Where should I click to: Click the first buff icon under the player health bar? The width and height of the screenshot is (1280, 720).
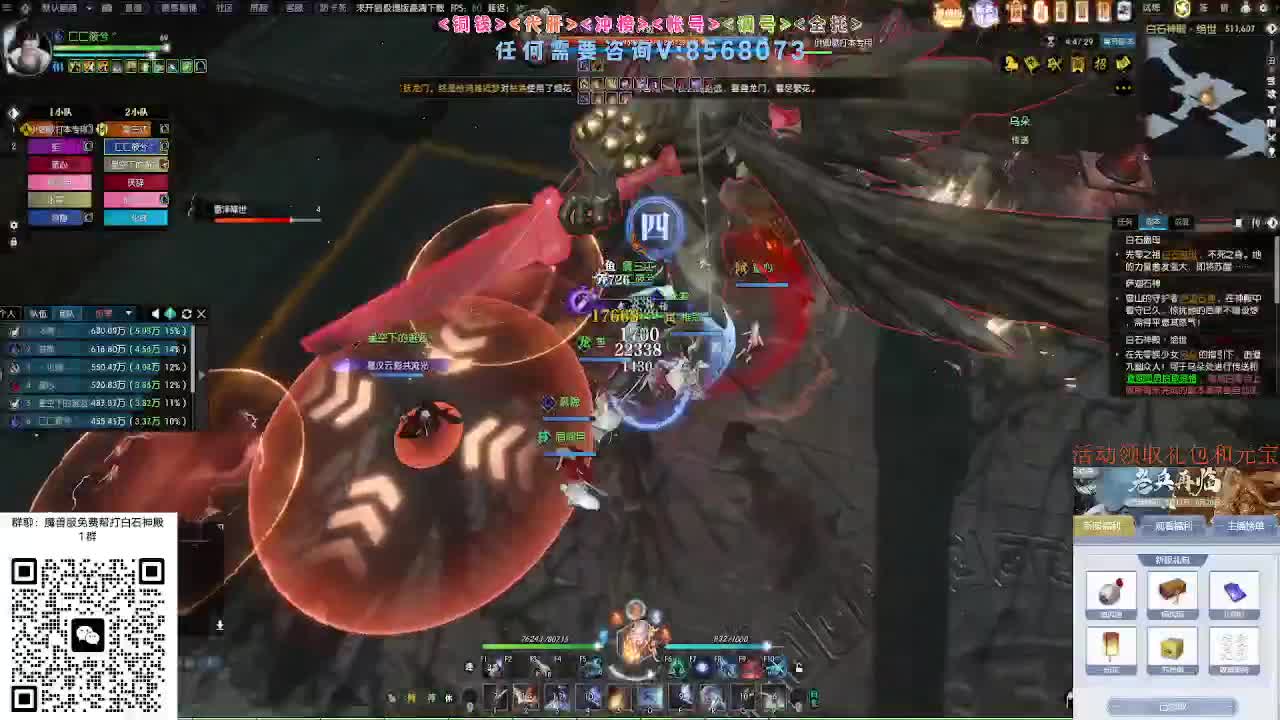[73, 67]
